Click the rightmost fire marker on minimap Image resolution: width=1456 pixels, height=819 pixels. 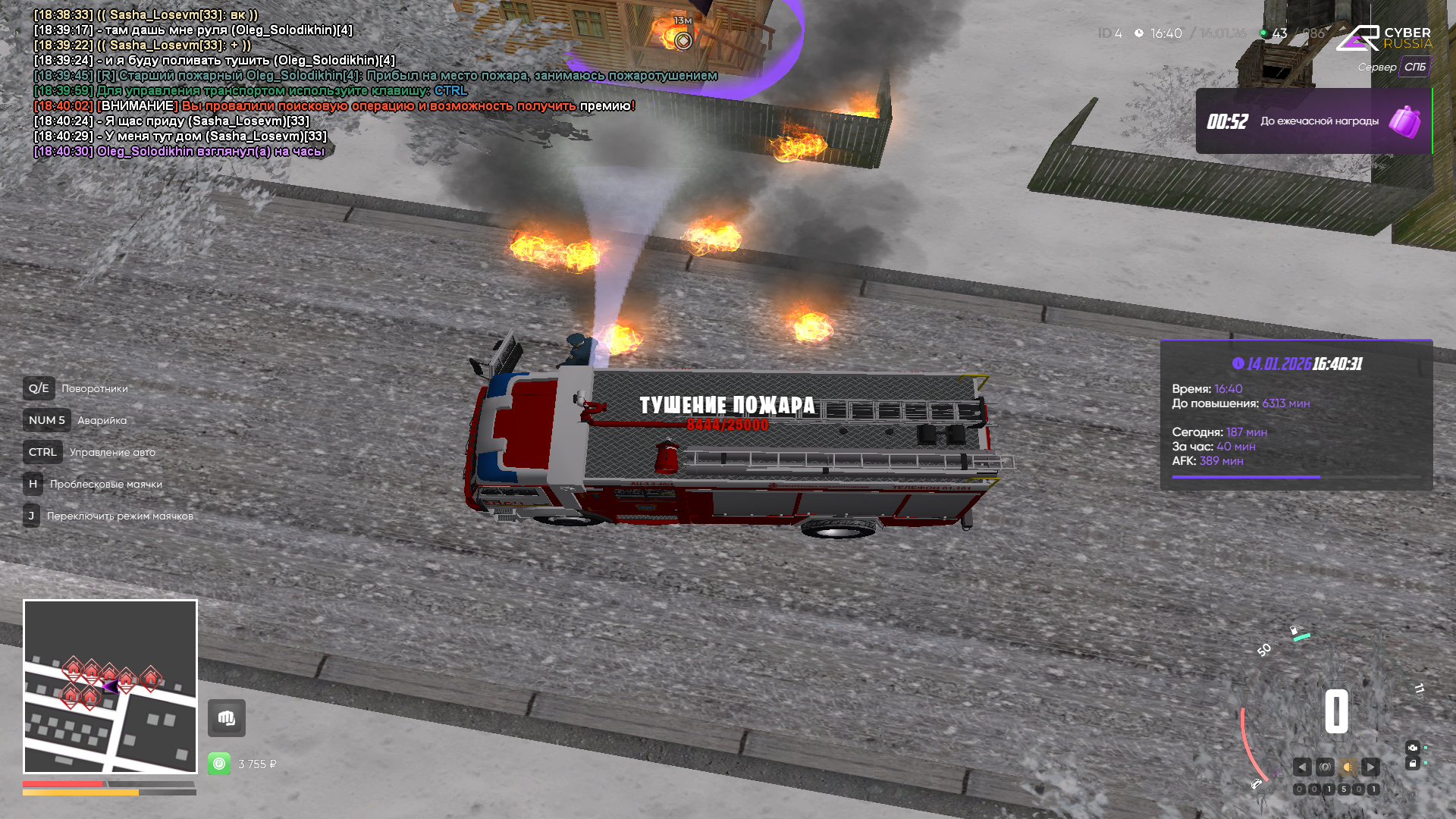tap(151, 676)
